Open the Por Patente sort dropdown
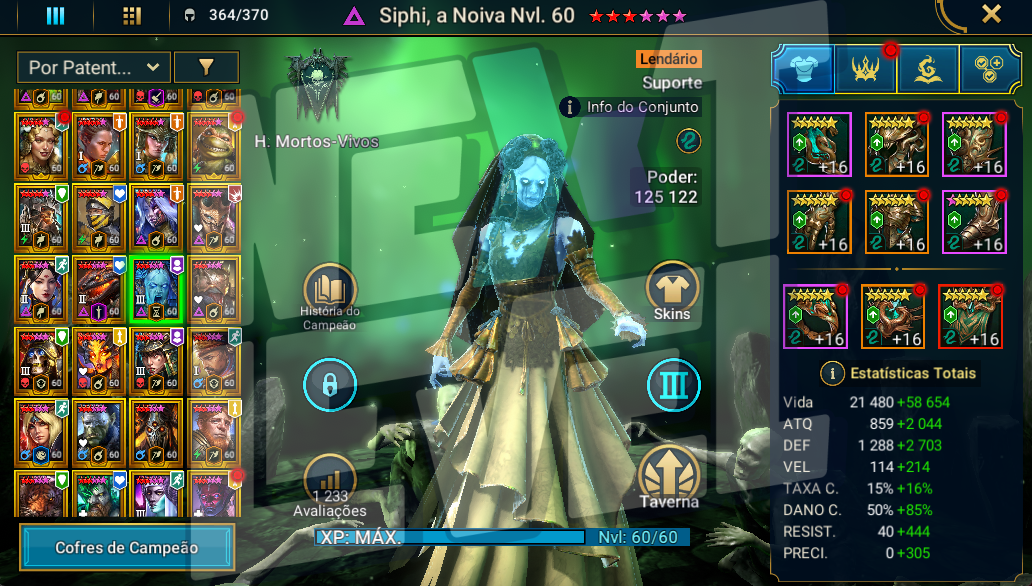1032x586 pixels. (x=93, y=68)
